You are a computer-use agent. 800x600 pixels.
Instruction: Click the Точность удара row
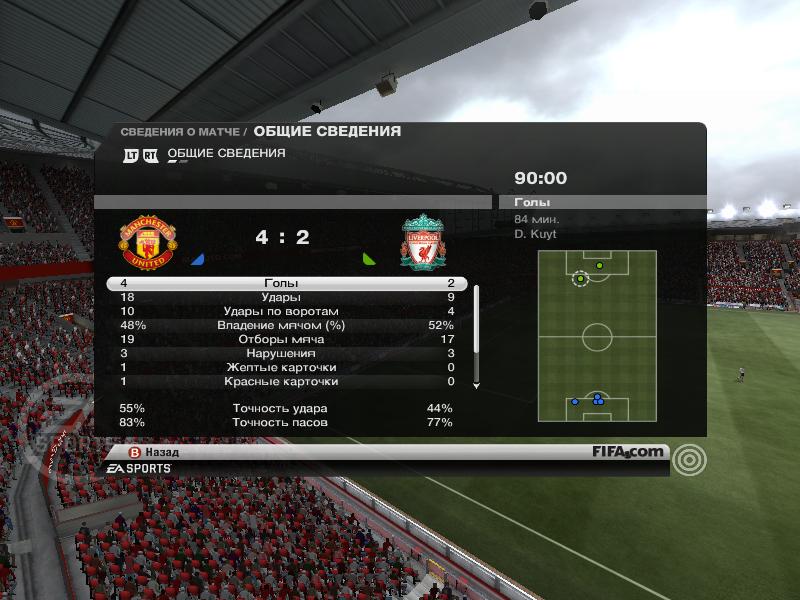(281, 409)
